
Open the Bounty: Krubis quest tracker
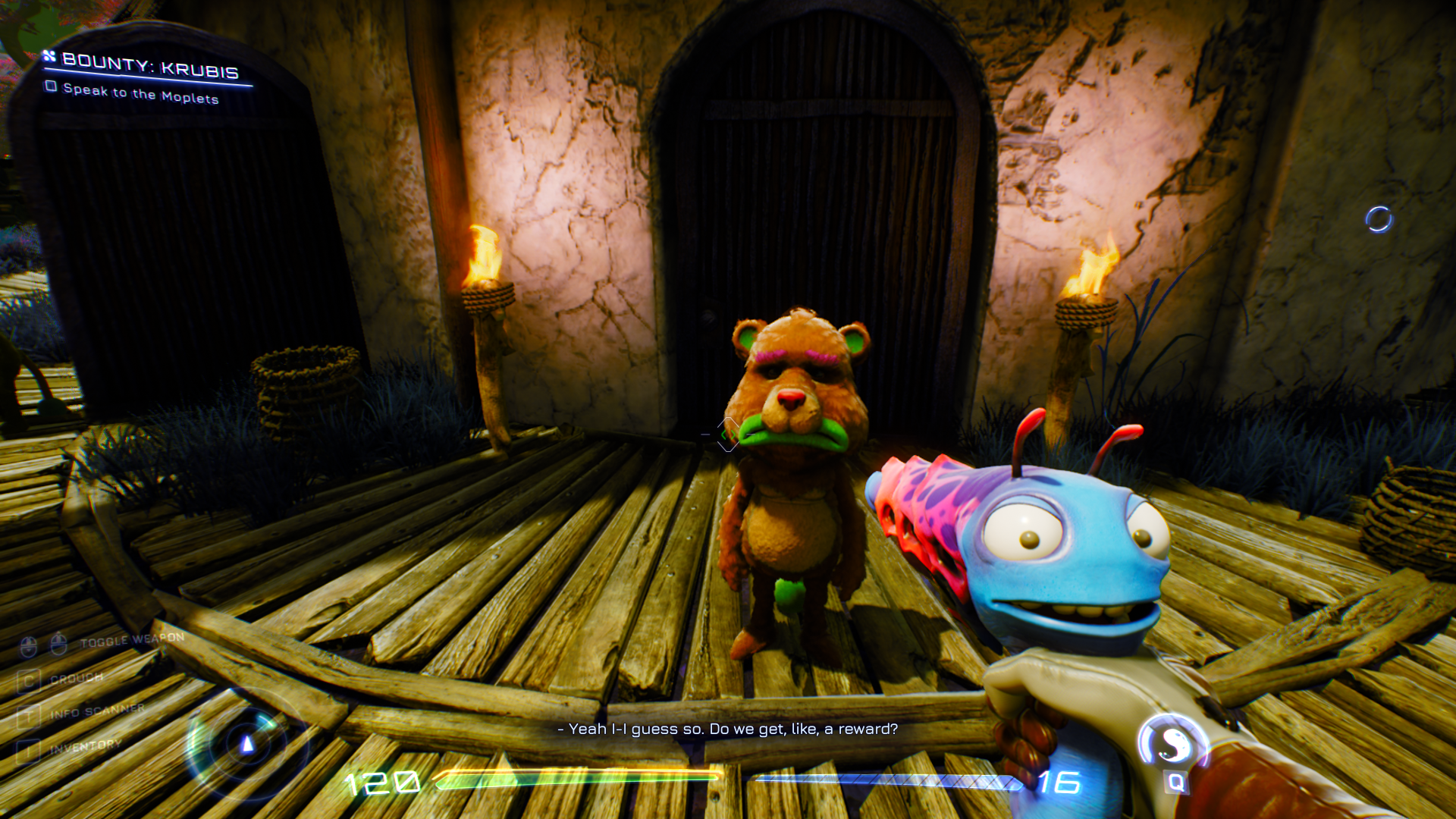[149, 66]
